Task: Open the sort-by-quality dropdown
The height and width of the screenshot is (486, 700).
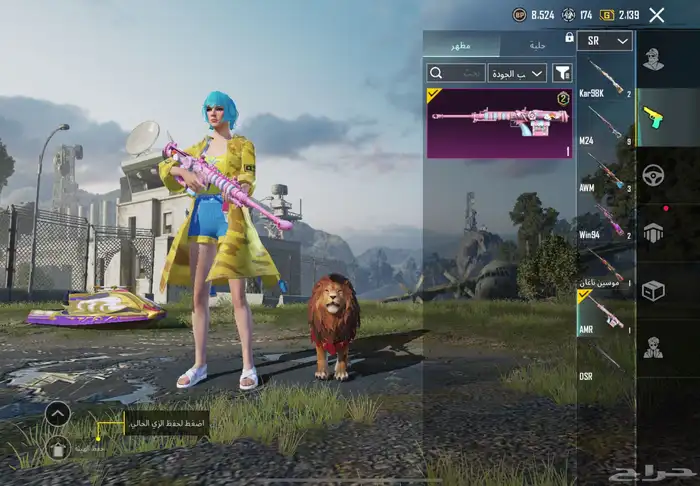Action: [x=517, y=73]
